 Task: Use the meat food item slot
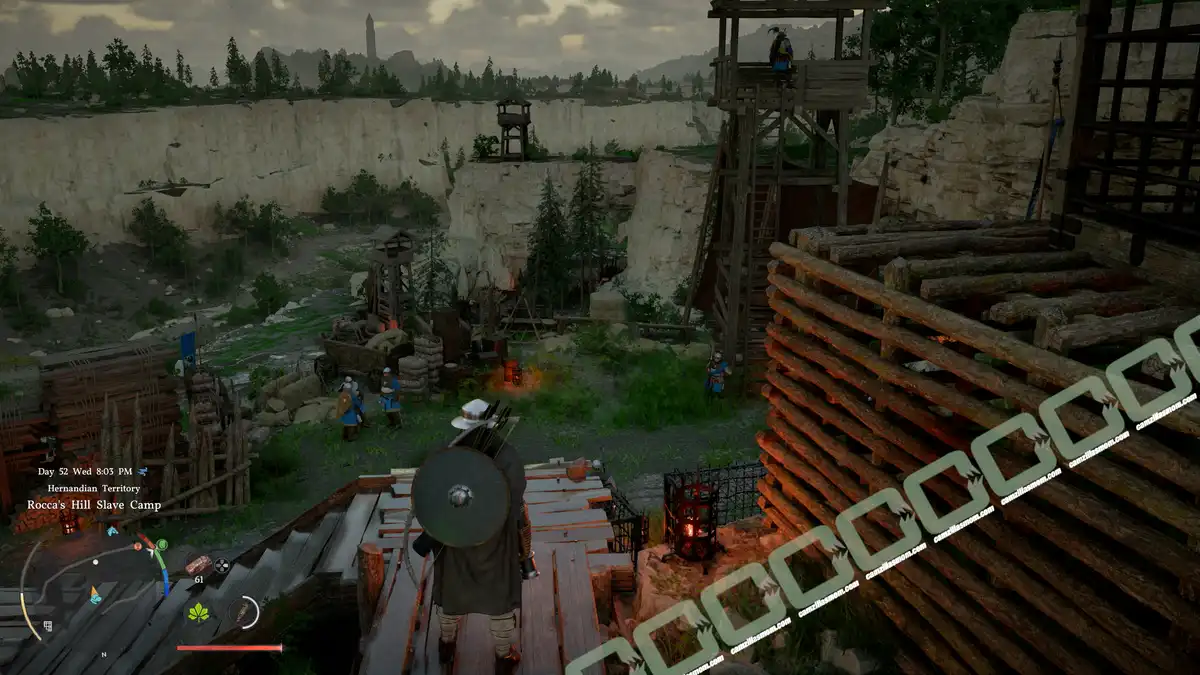[x=198, y=564]
